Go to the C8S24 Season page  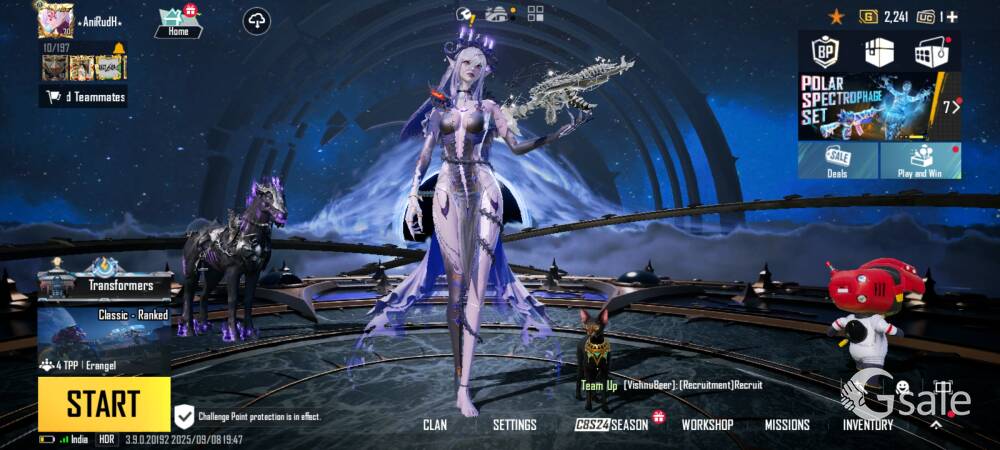(612, 424)
